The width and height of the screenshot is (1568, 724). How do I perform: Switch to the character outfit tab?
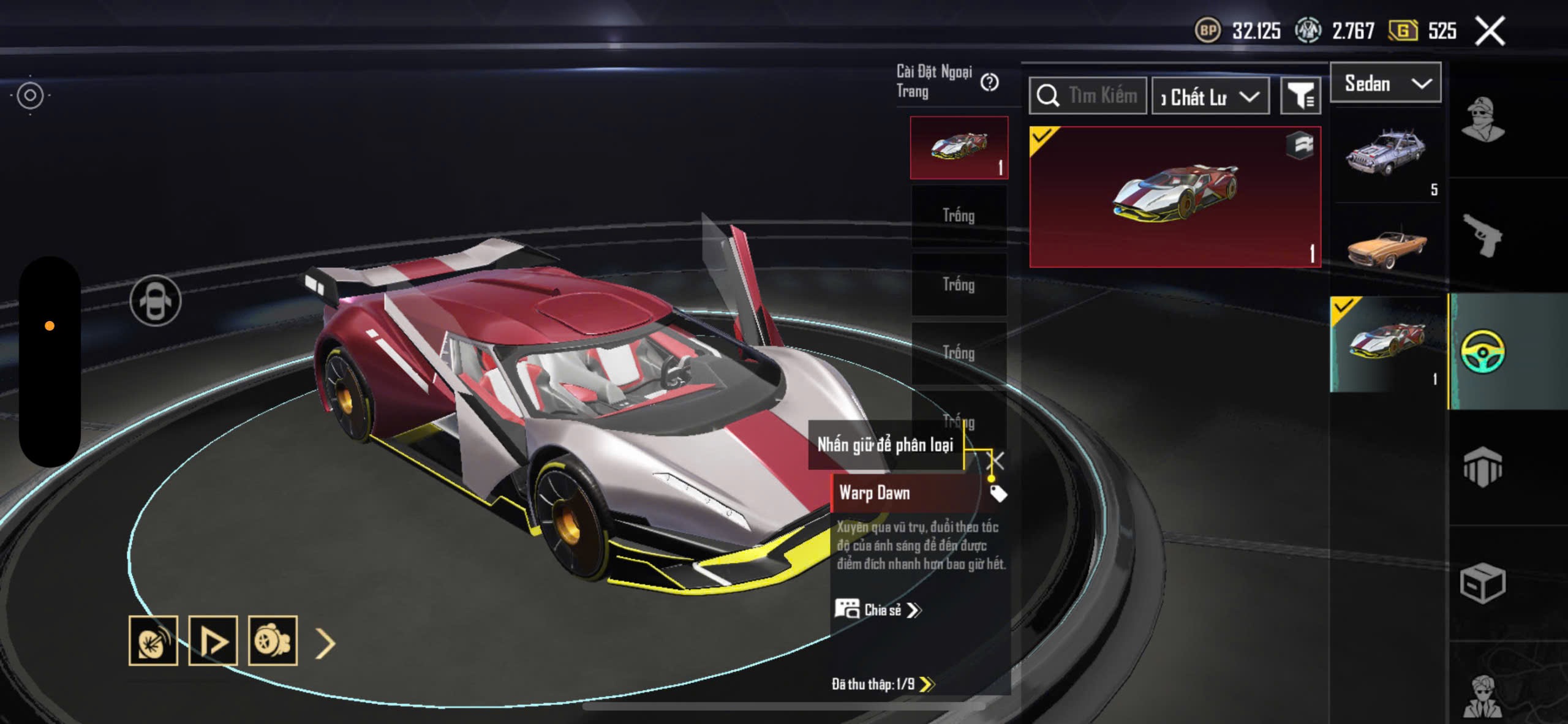point(1482,119)
